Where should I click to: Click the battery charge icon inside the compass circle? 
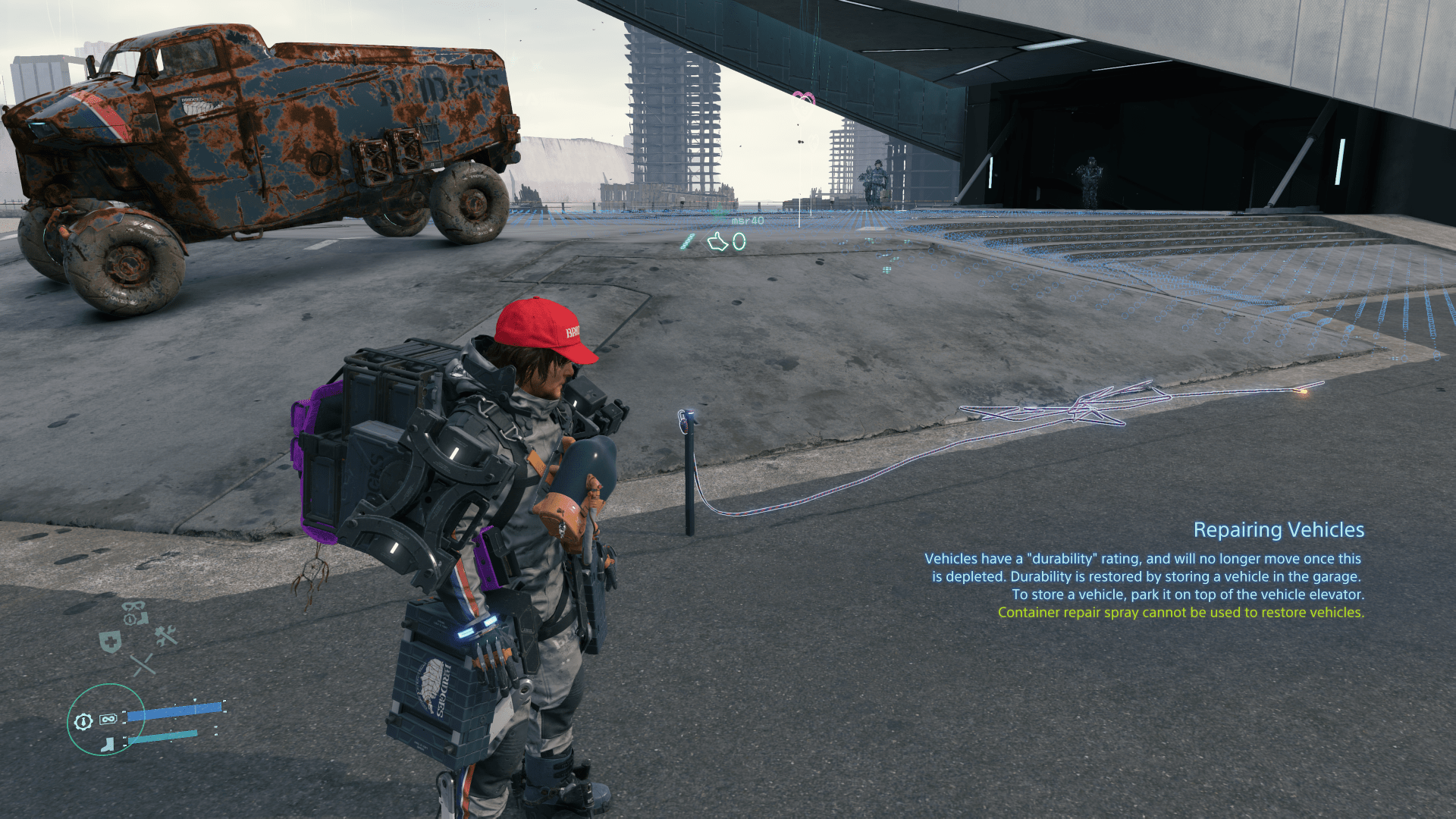click(108, 718)
